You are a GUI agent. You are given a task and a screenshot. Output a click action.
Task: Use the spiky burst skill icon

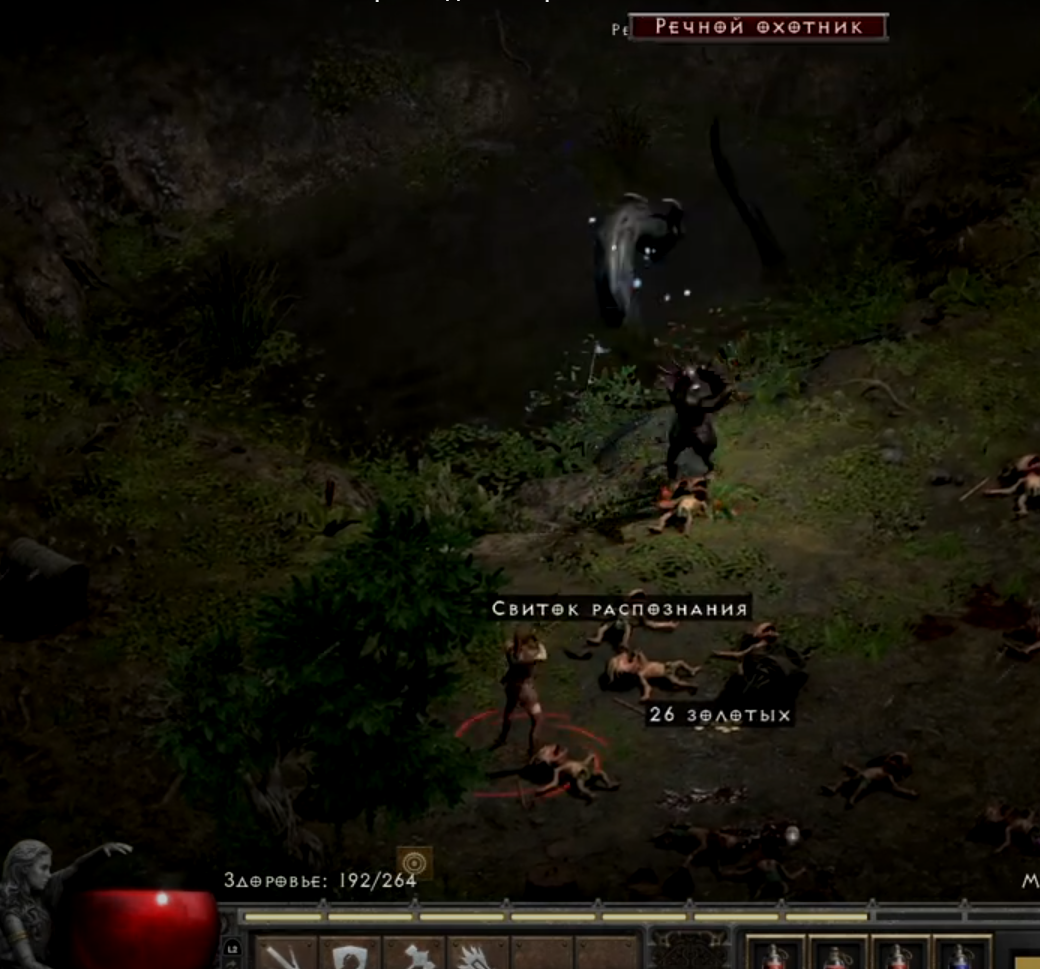[478, 954]
